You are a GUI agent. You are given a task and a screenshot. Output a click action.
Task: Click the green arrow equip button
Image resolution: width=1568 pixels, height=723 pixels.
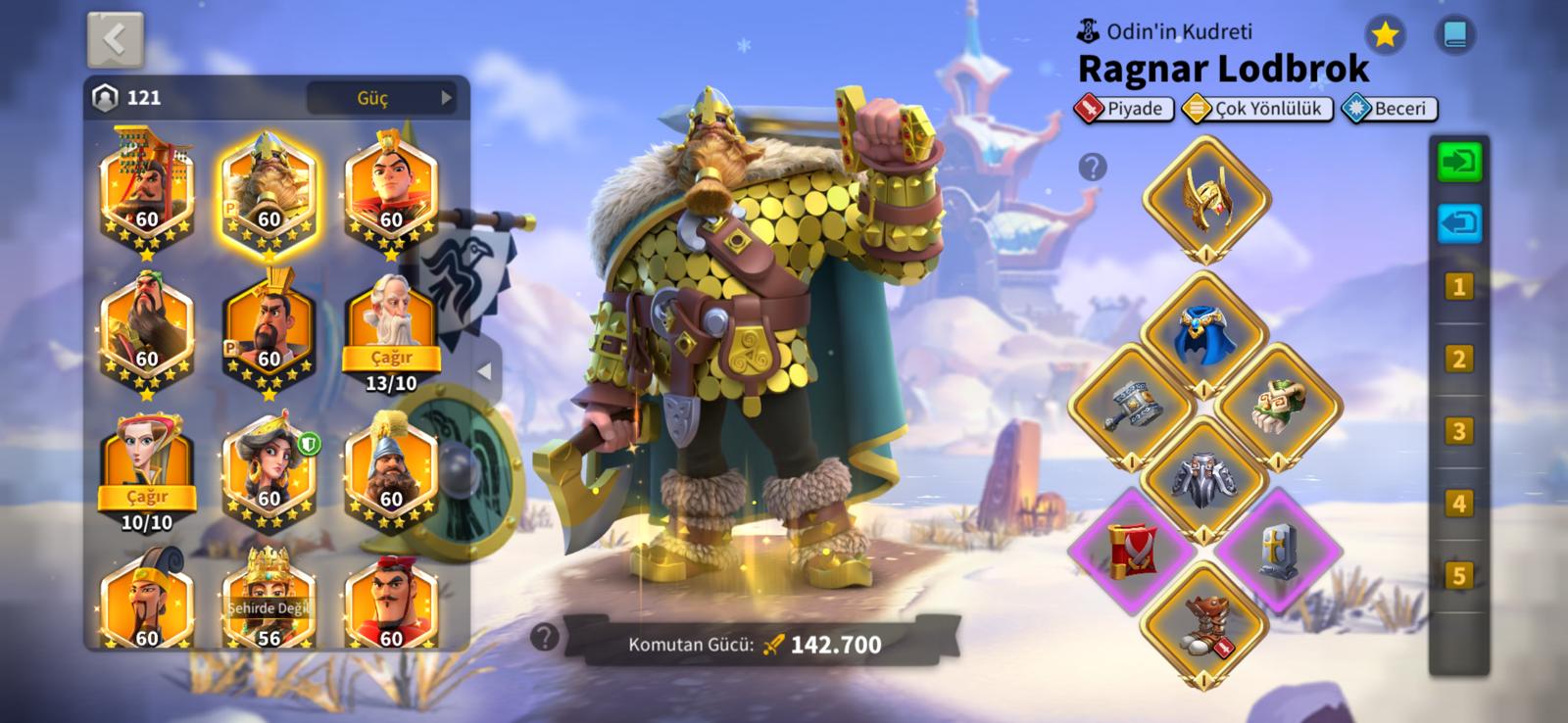click(x=1459, y=162)
